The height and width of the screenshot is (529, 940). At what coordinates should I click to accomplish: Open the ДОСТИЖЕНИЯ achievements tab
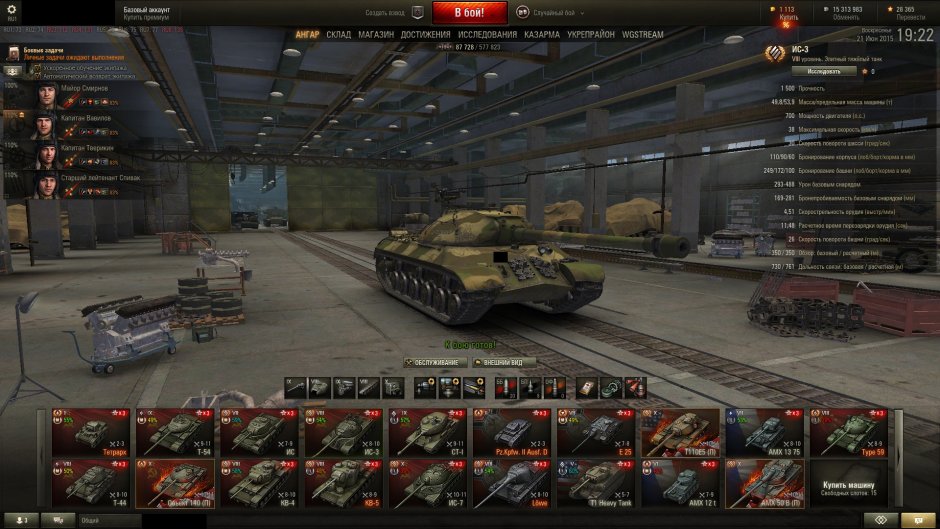point(426,35)
